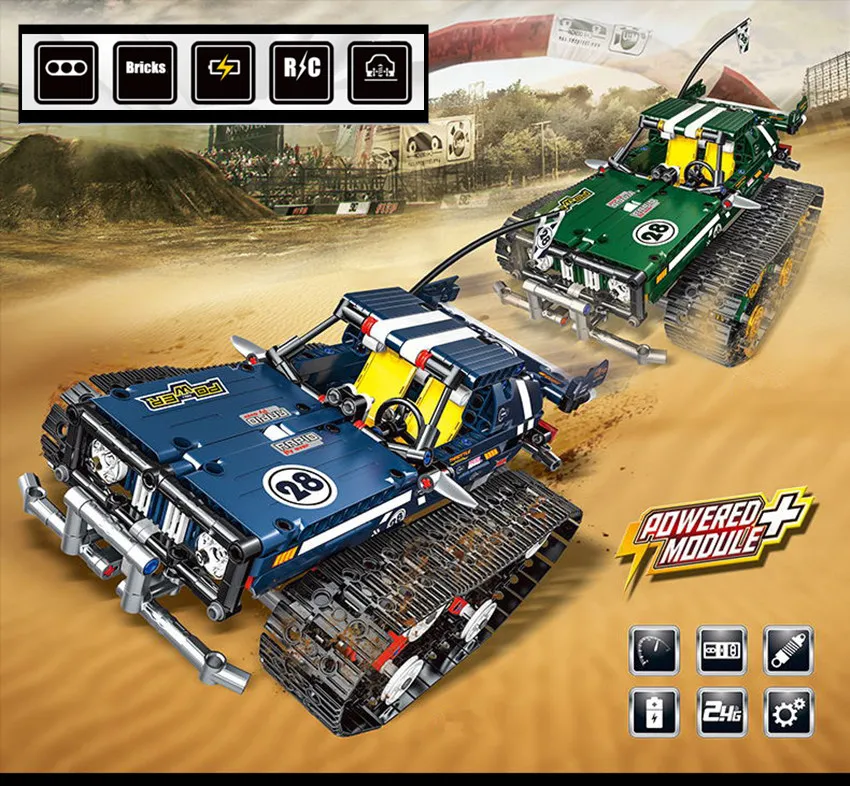
Task: Select the Bricks icon
Action: click(145, 72)
